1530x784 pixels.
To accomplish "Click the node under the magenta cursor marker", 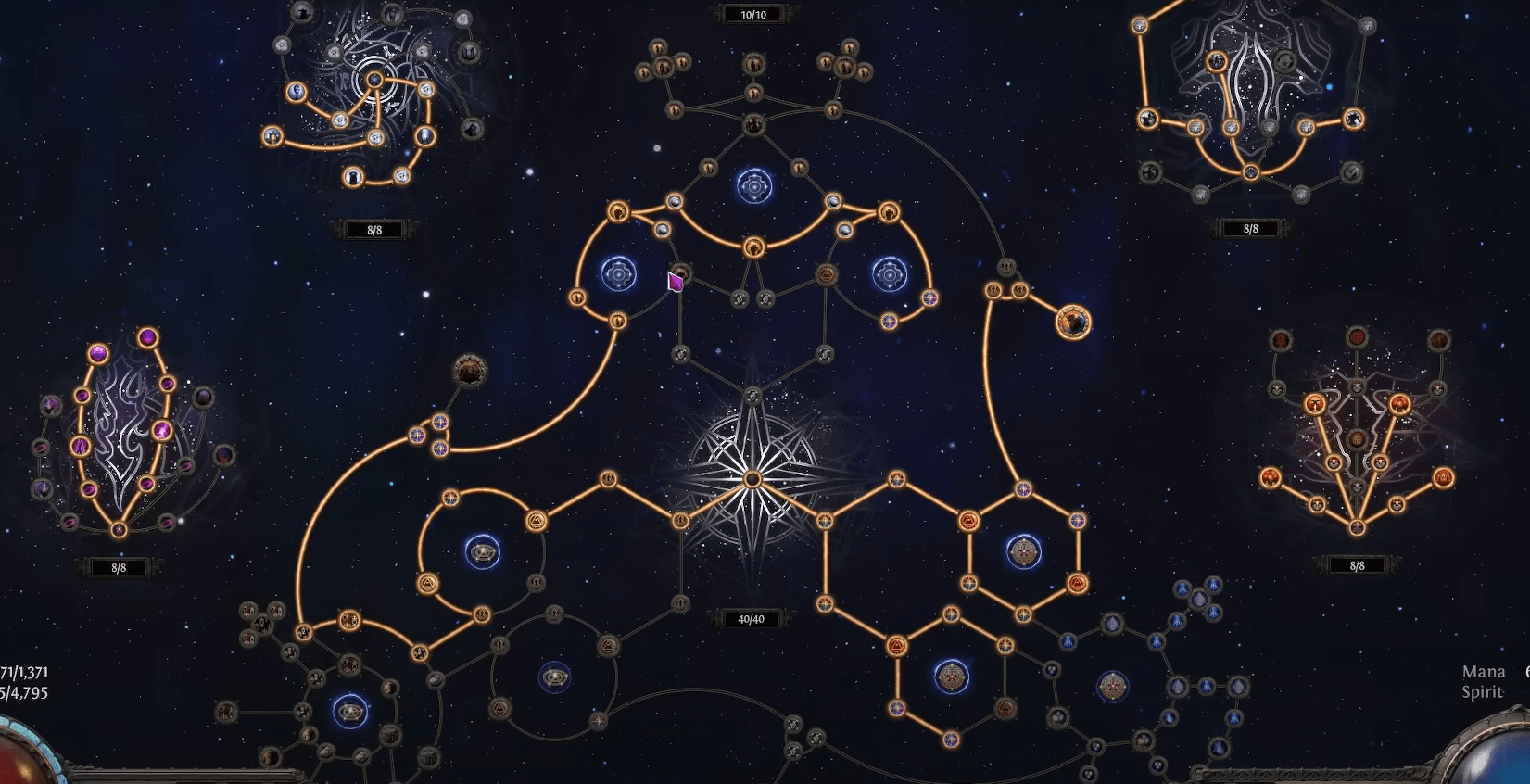I will coord(681,274).
